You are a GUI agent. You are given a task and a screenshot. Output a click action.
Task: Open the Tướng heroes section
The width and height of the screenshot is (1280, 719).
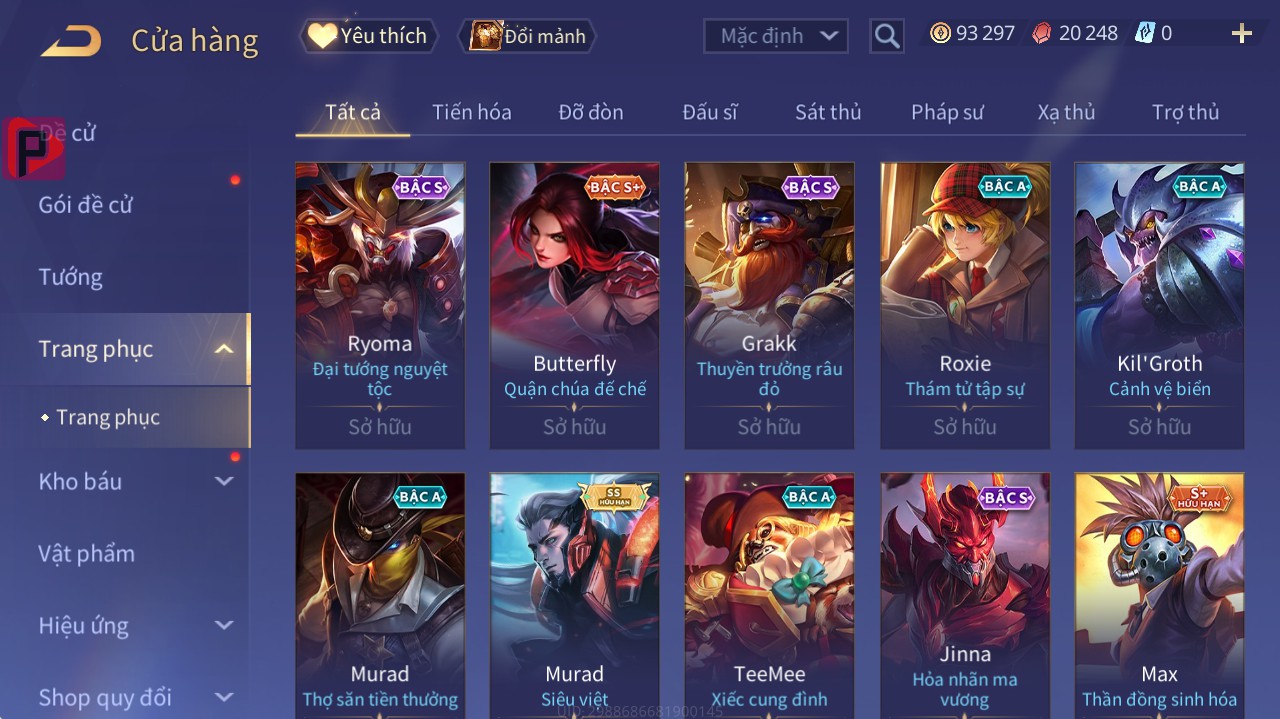(x=70, y=277)
